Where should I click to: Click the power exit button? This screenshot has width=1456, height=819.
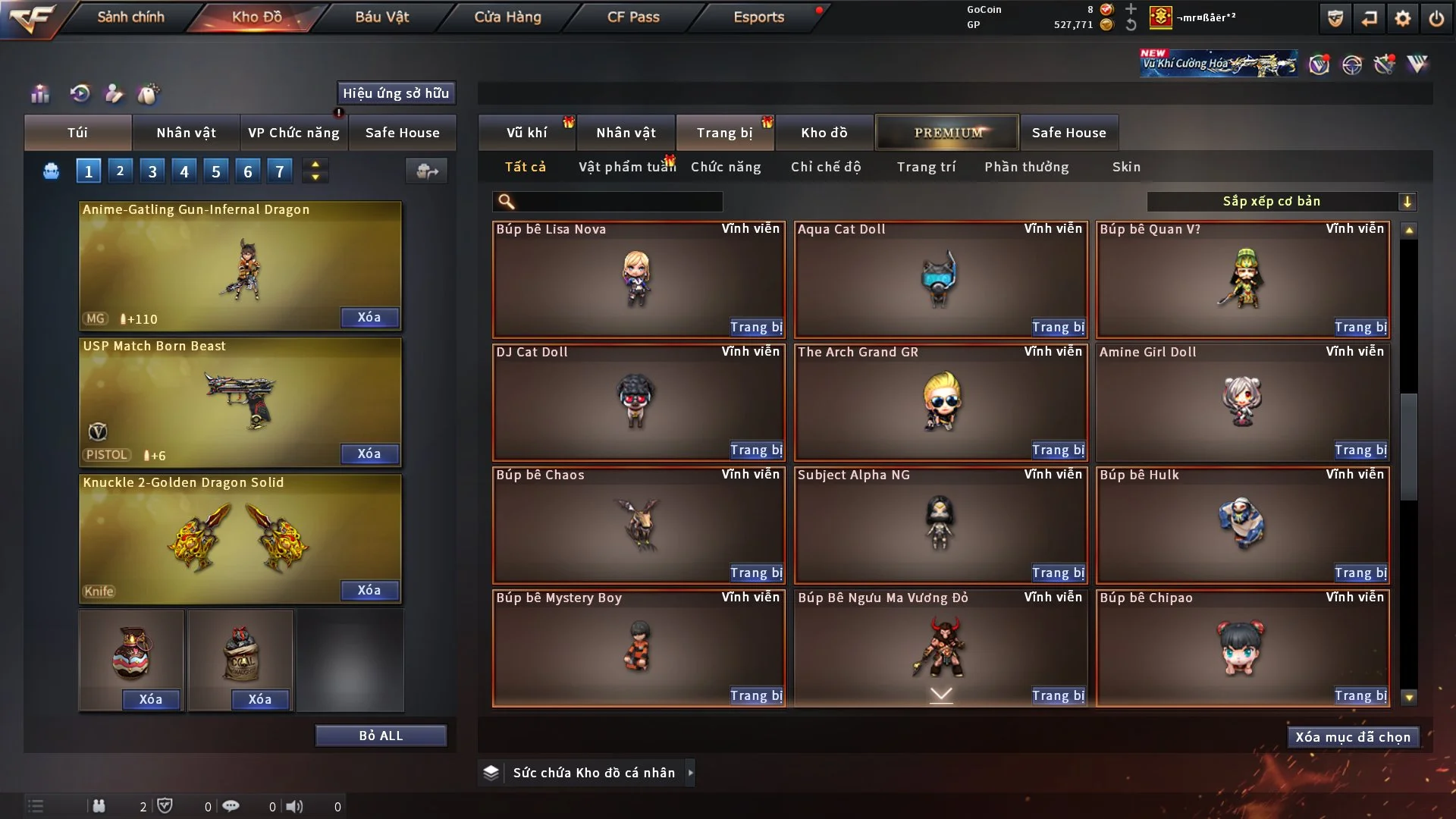(x=1436, y=18)
